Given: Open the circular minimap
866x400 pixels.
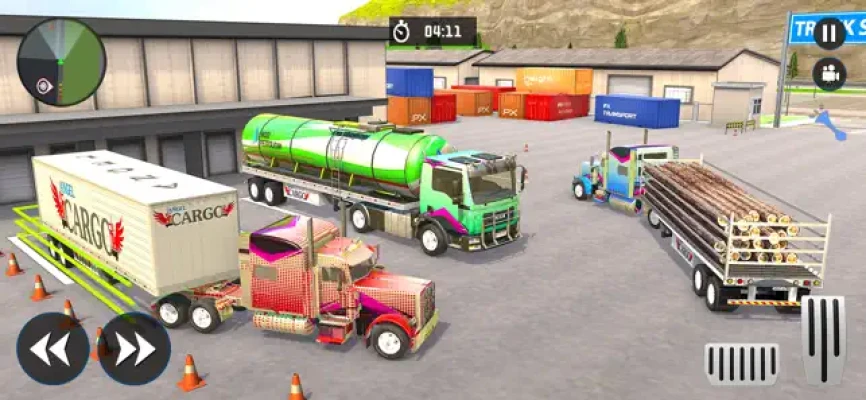Looking at the screenshot, I should point(61,62).
